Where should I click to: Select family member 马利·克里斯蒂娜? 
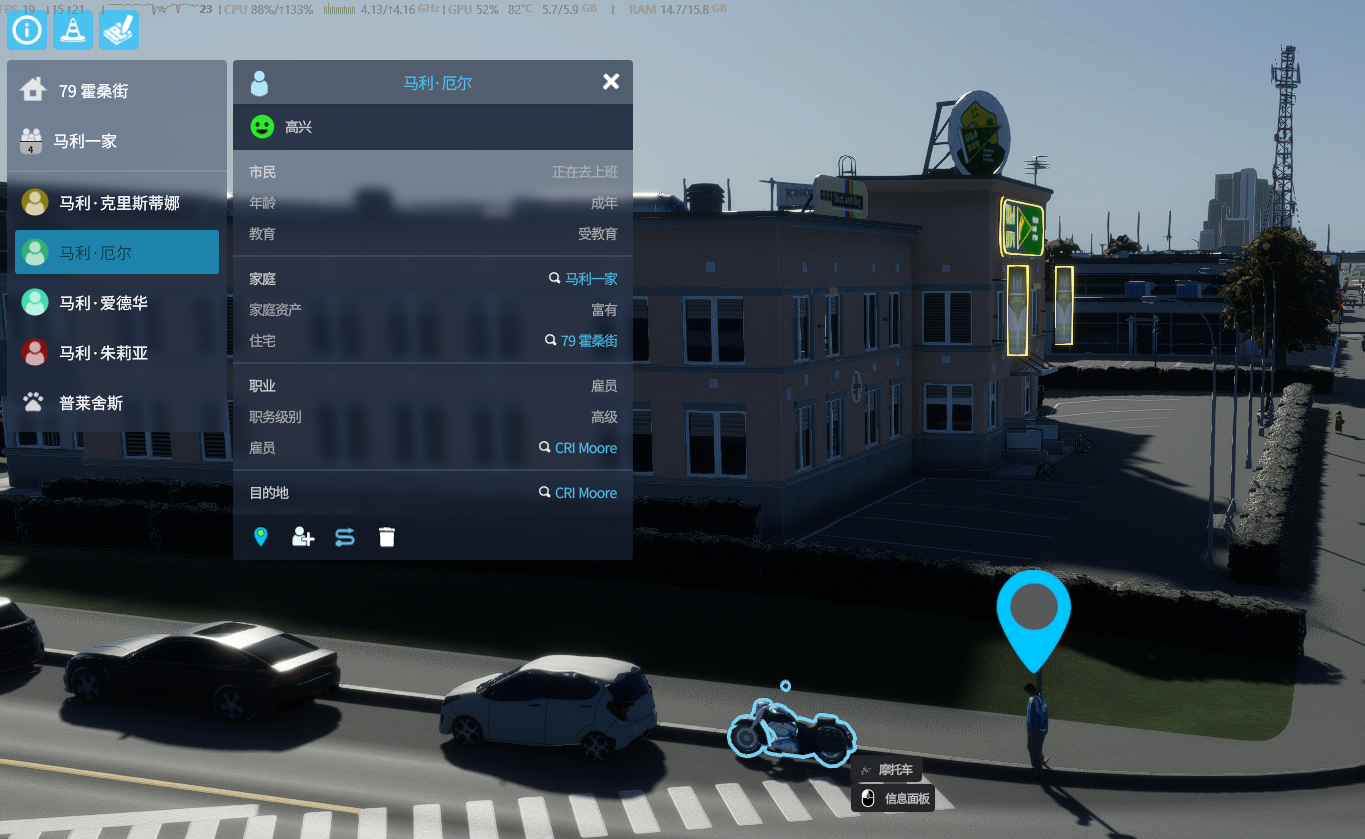coord(118,203)
